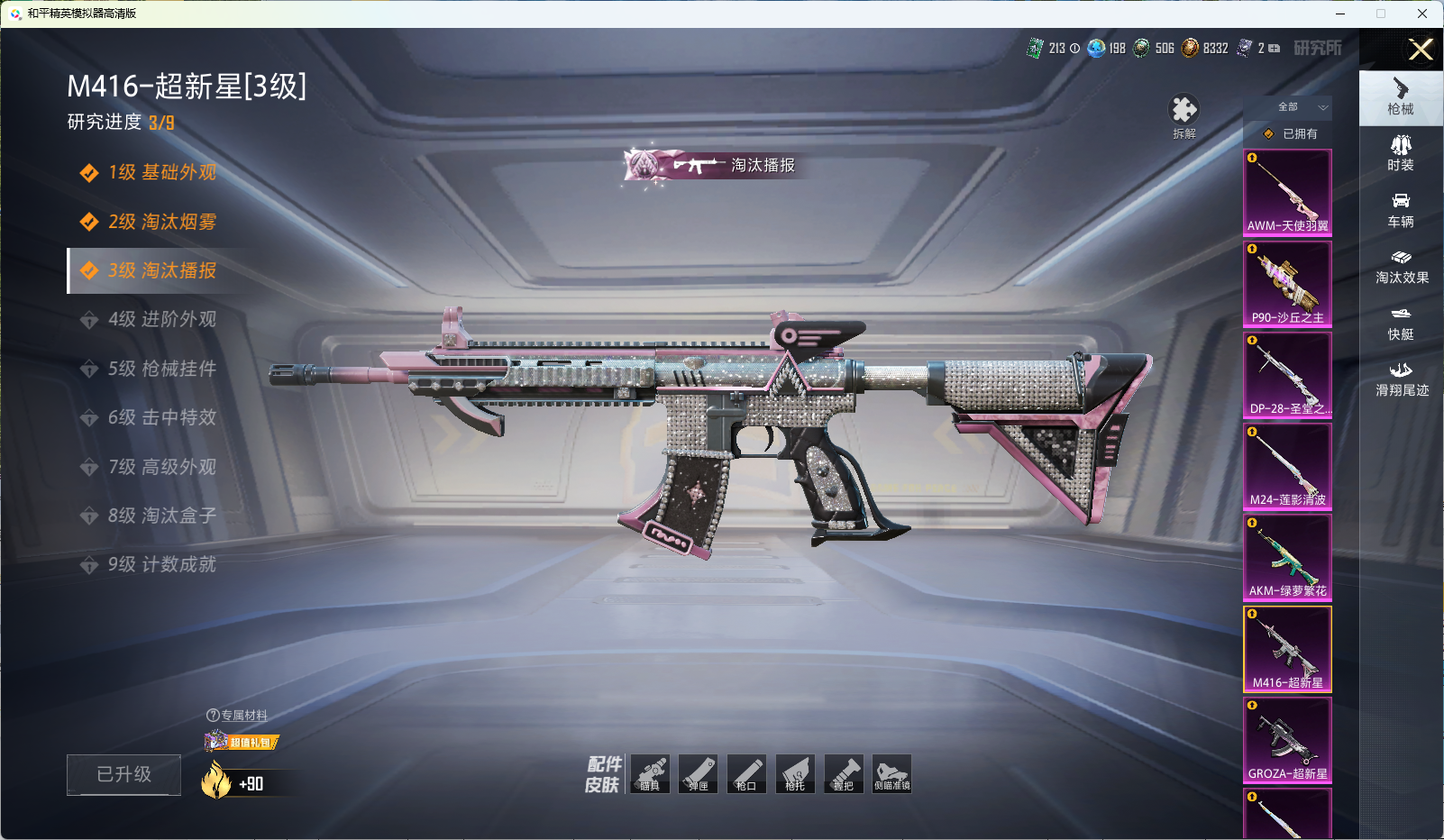Switch to the 时装 outfit tab
The width and height of the screenshot is (1444, 840).
tap(1401, 152)
